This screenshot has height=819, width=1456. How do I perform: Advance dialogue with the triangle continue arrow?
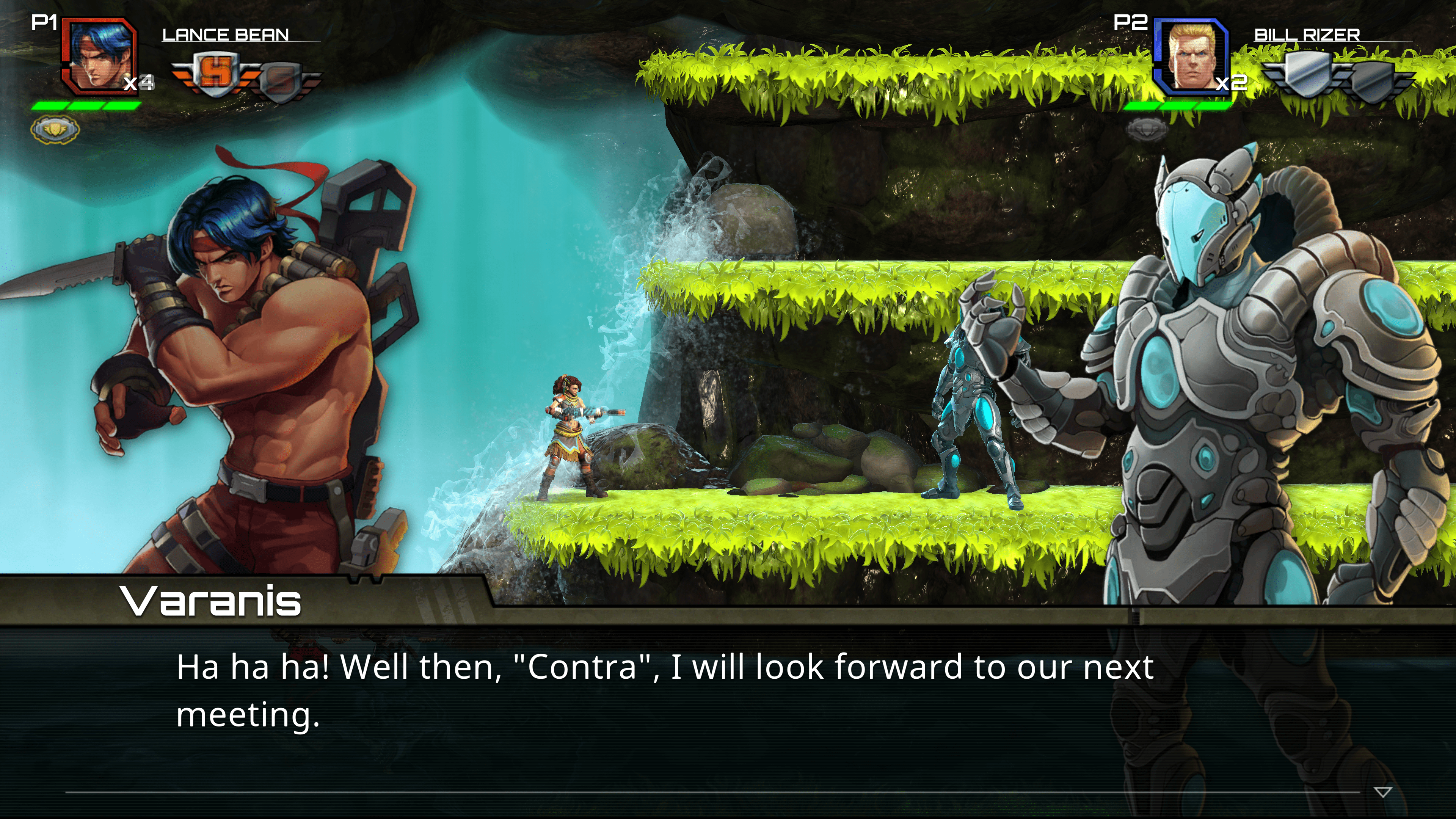1382,792
